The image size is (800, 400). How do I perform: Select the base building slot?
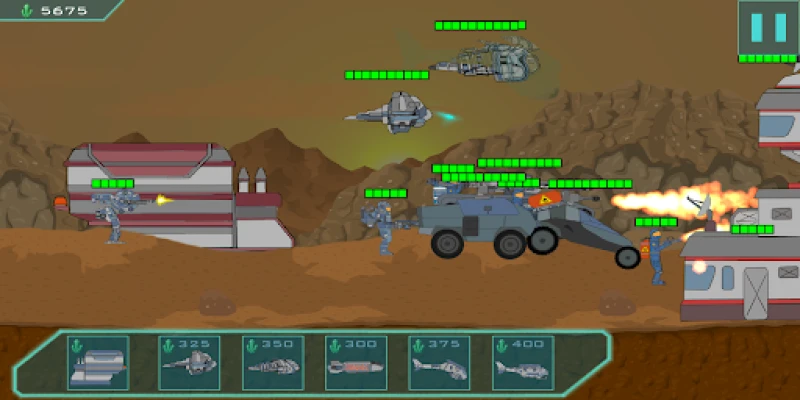tap(98, 361)
